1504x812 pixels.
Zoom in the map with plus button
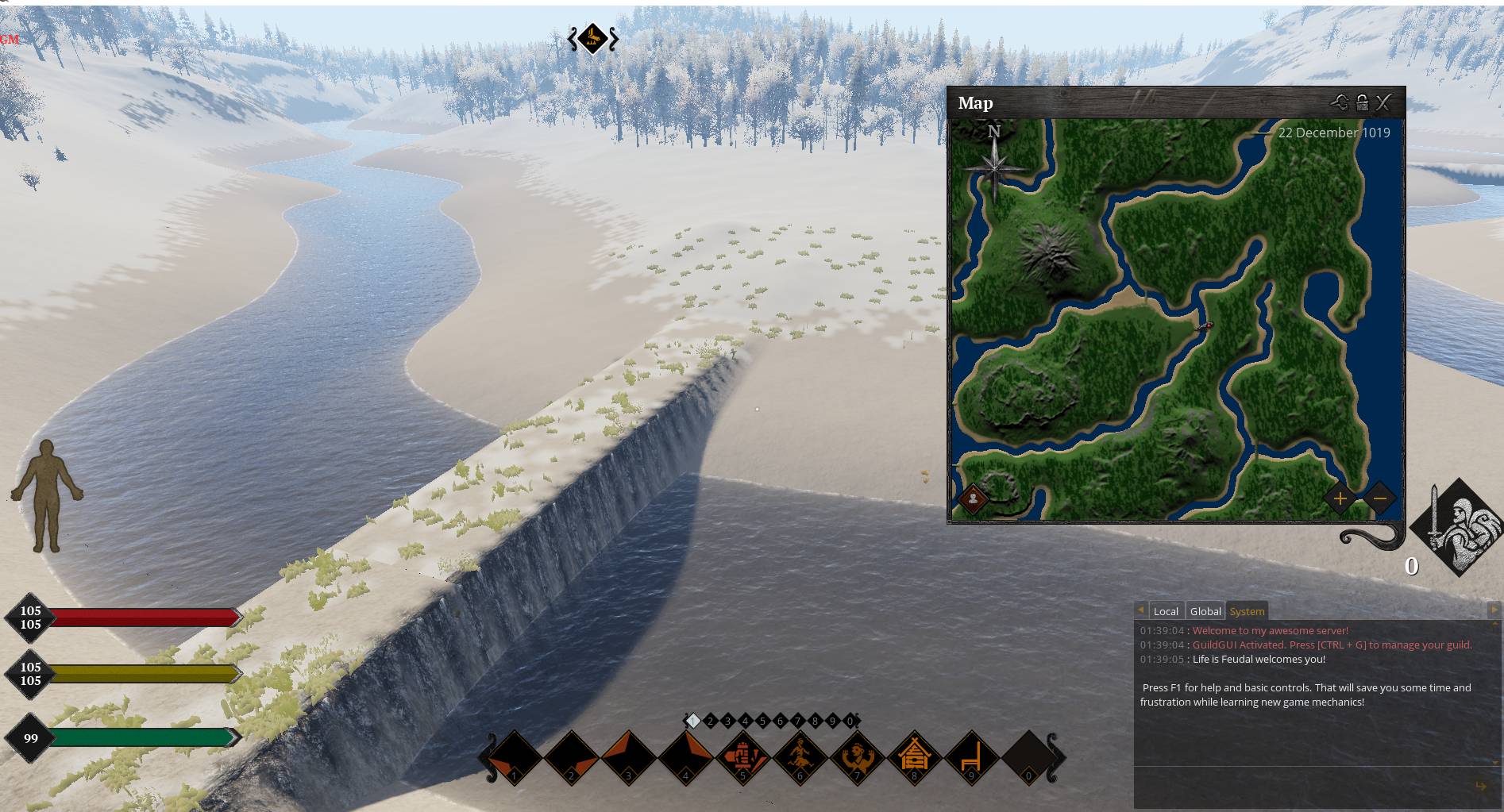1340,498
